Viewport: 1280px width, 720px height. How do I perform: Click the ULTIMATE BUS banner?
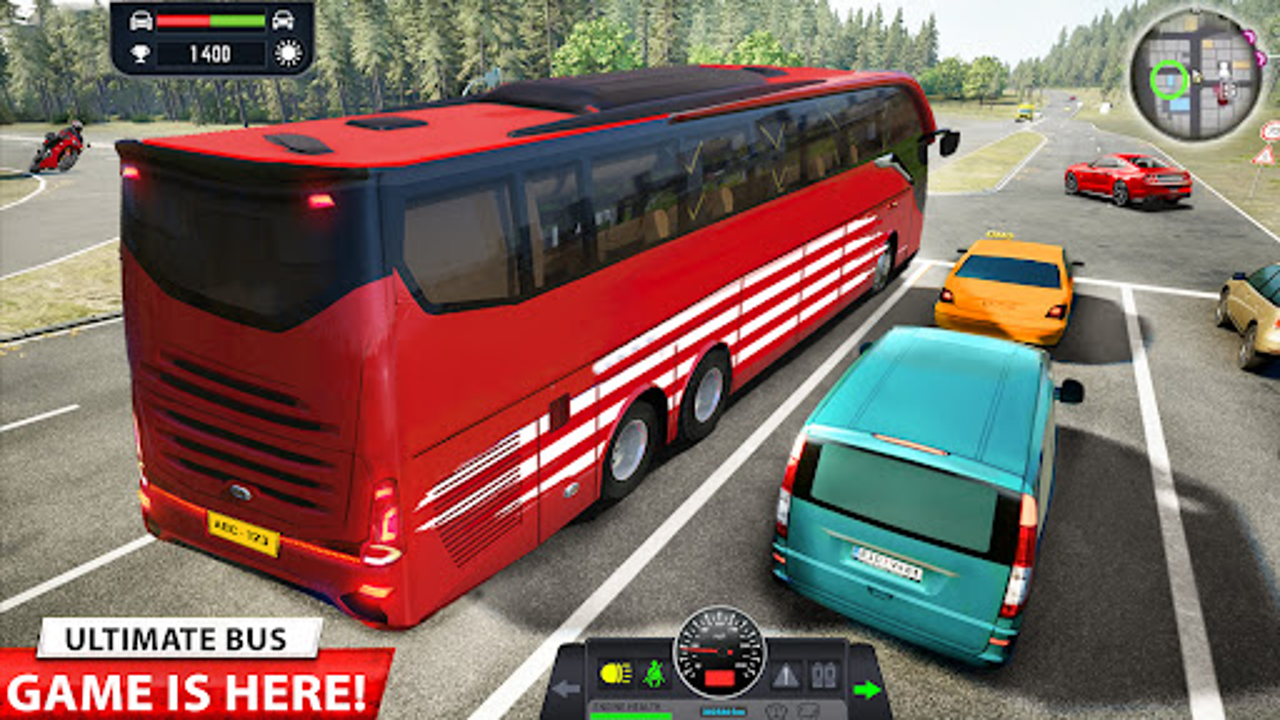tap(178, 638)
